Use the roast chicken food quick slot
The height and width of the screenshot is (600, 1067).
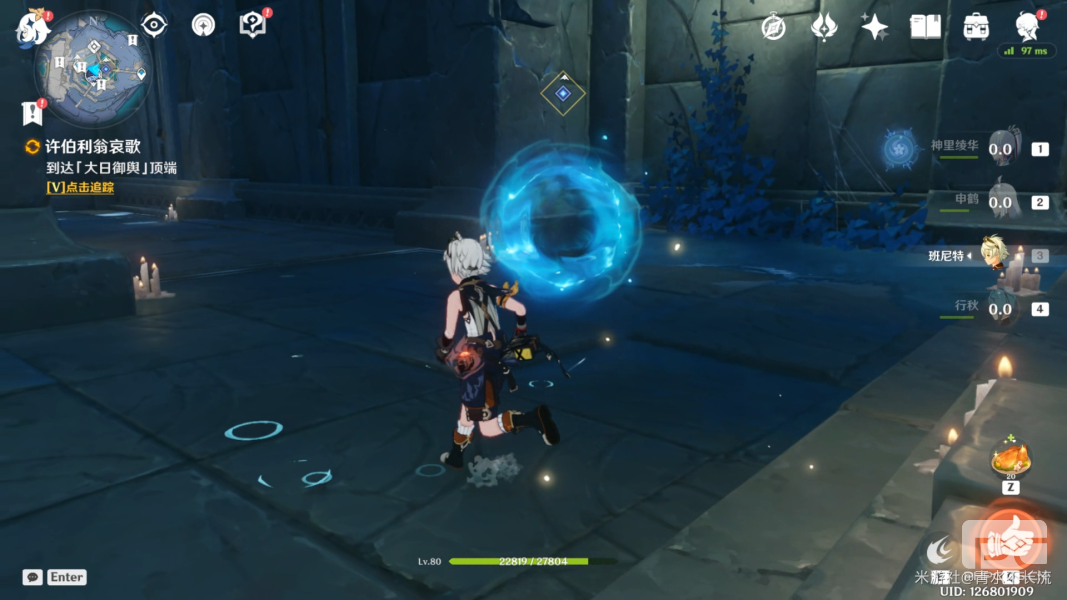[1010, 461]
